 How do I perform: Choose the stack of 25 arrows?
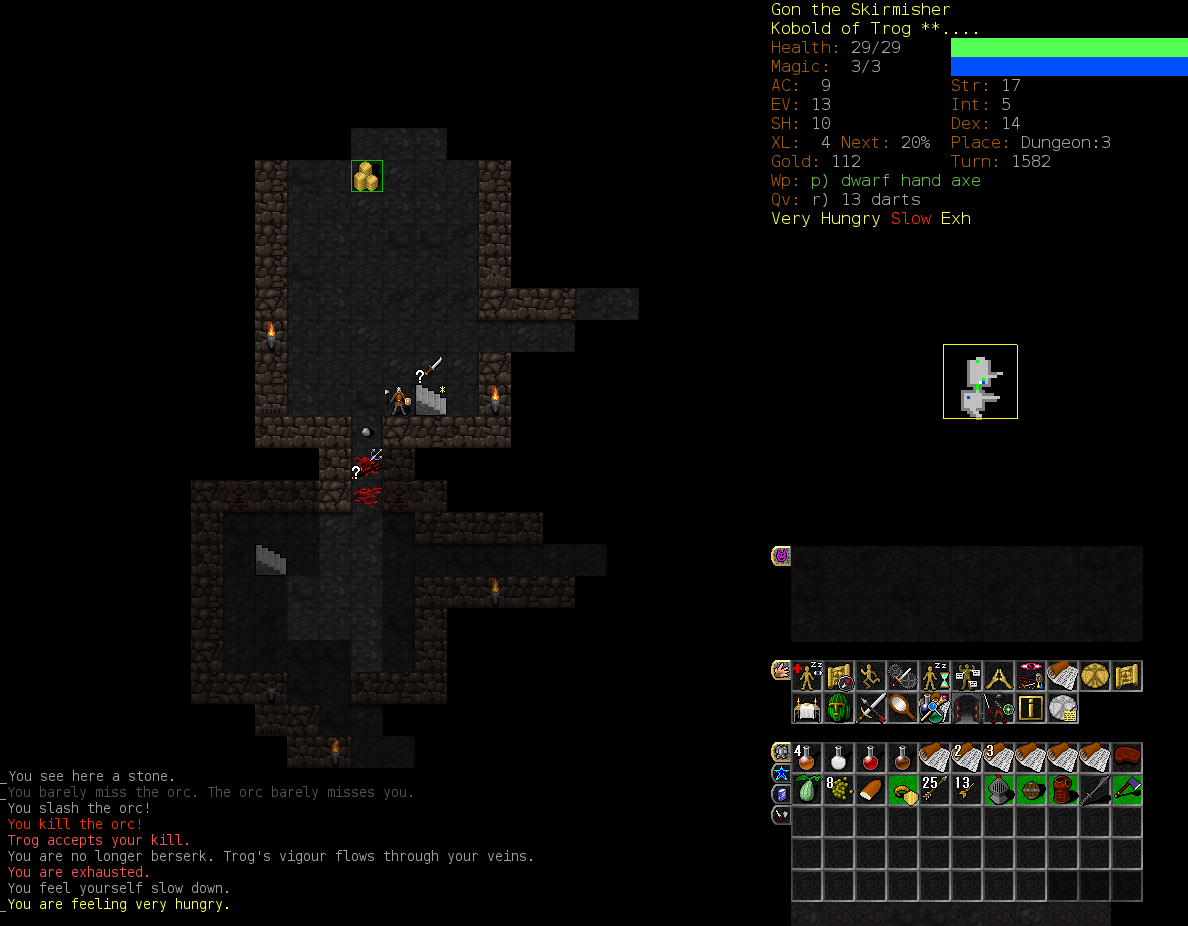[x=935, y=790]
